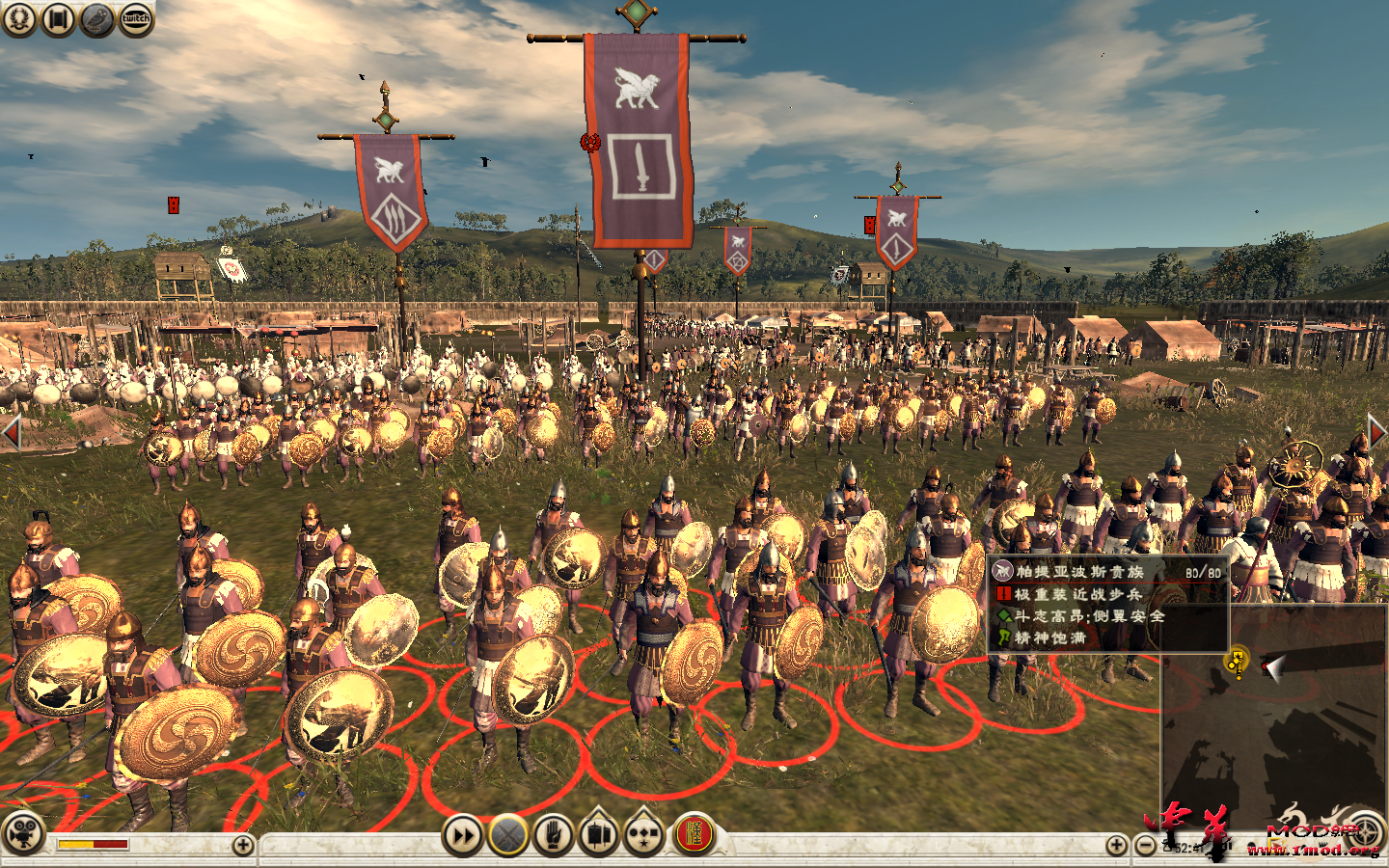Open the scroll icon in the top-left
Screen dimensions: 1389x868
click(x=58, y=18)
